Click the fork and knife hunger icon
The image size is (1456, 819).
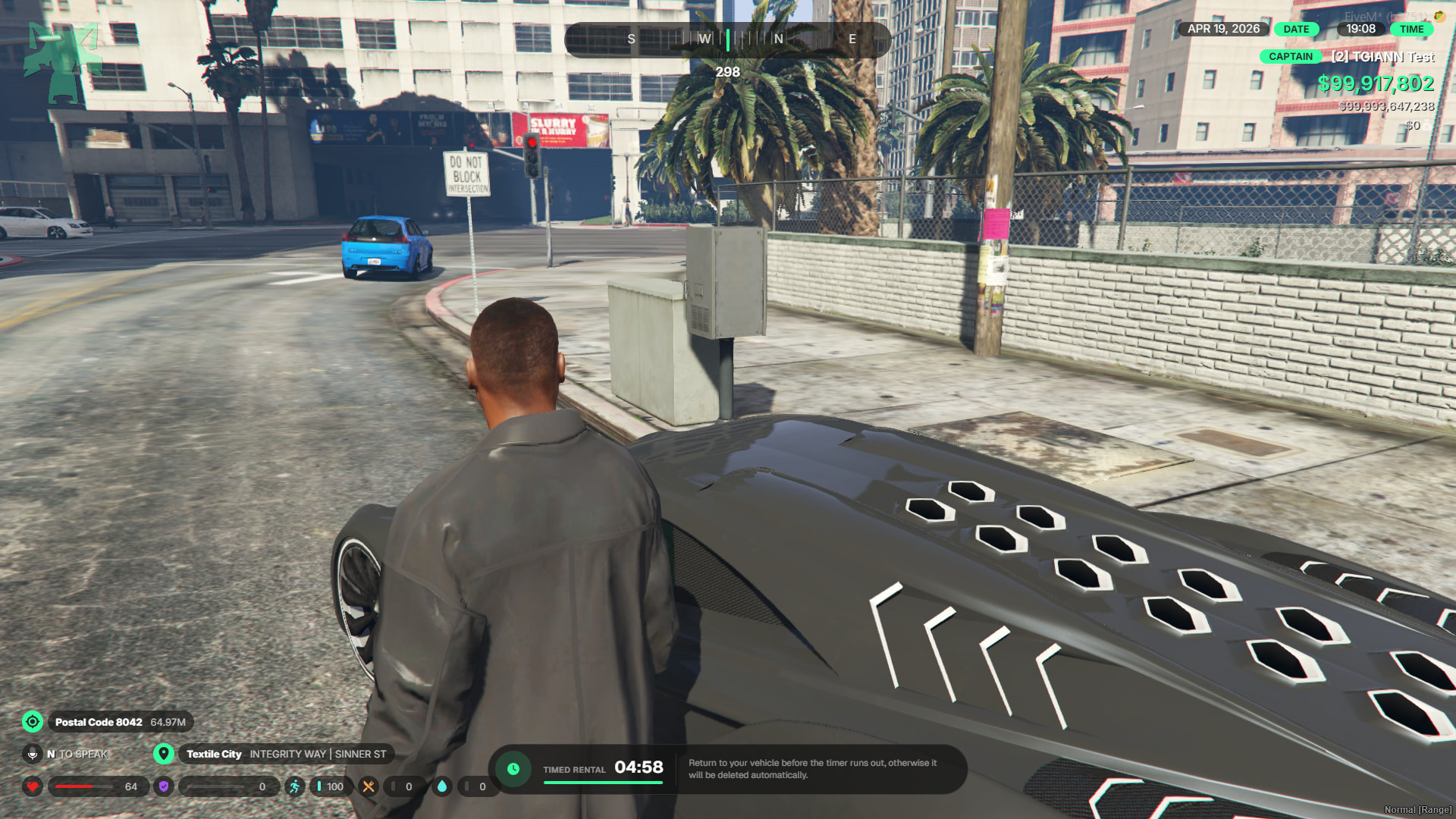point(369,786)
